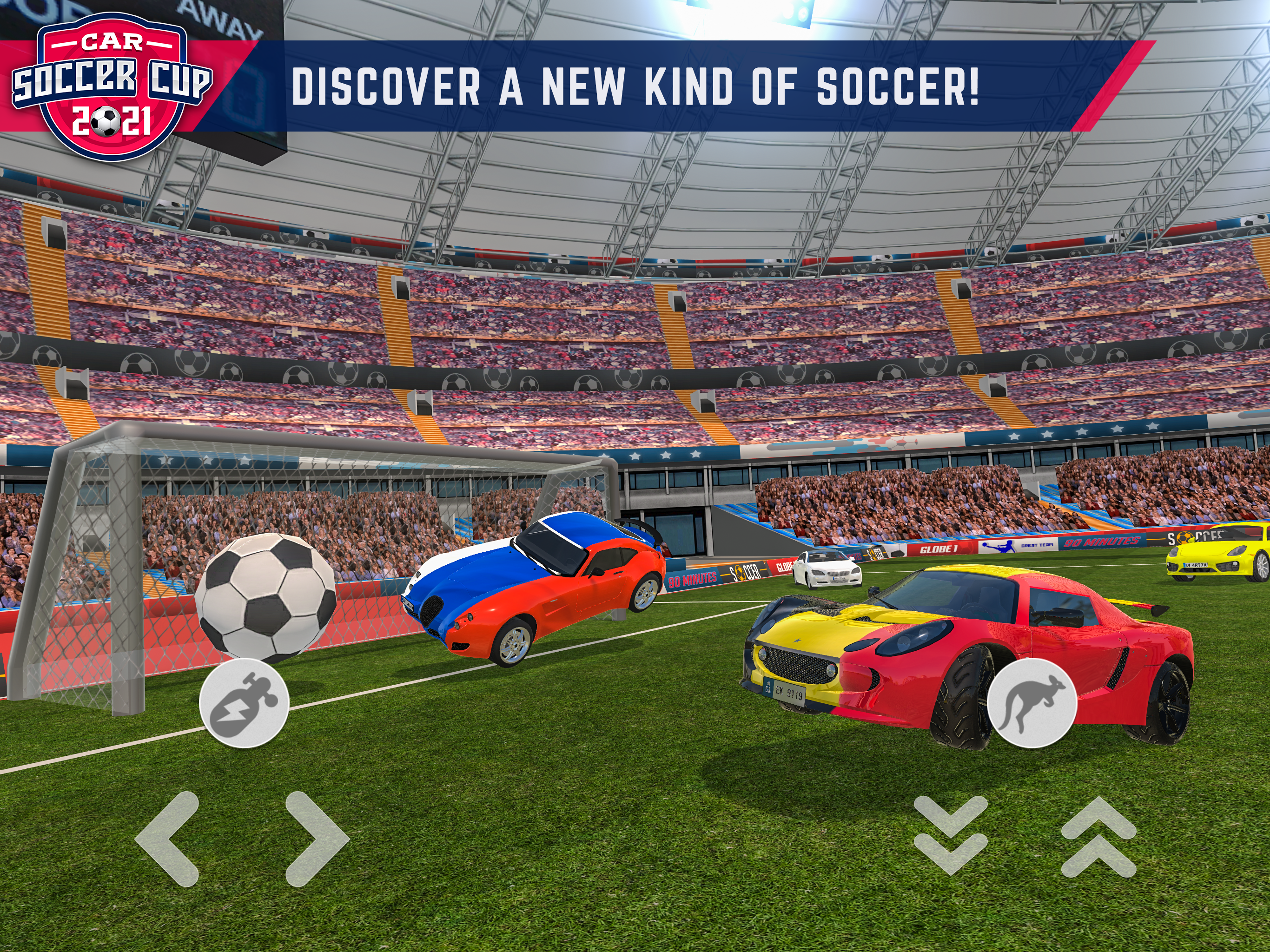Steer right with the right arrow
This screenshot has height=952, width=1270.
pos(315,839)
